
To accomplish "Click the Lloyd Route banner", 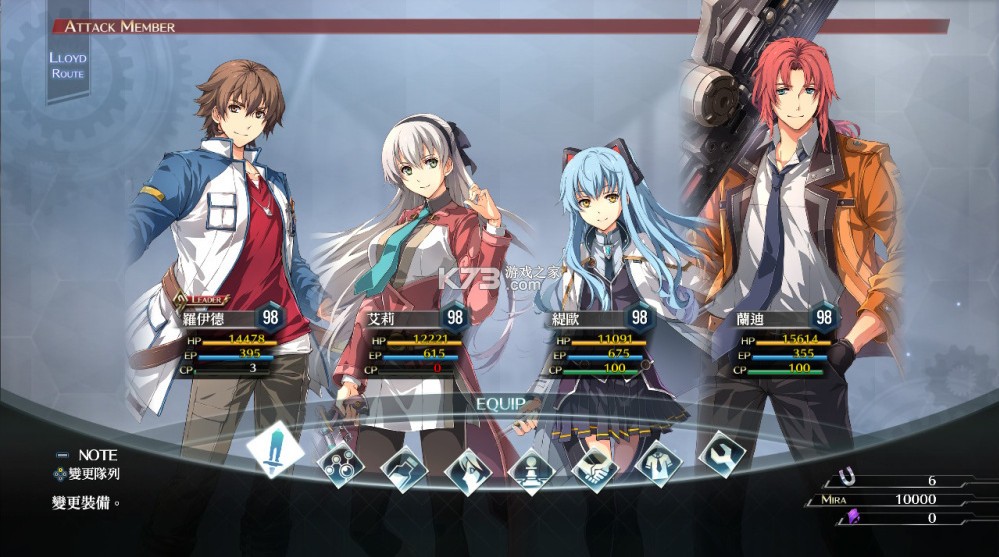I will 68,65.
